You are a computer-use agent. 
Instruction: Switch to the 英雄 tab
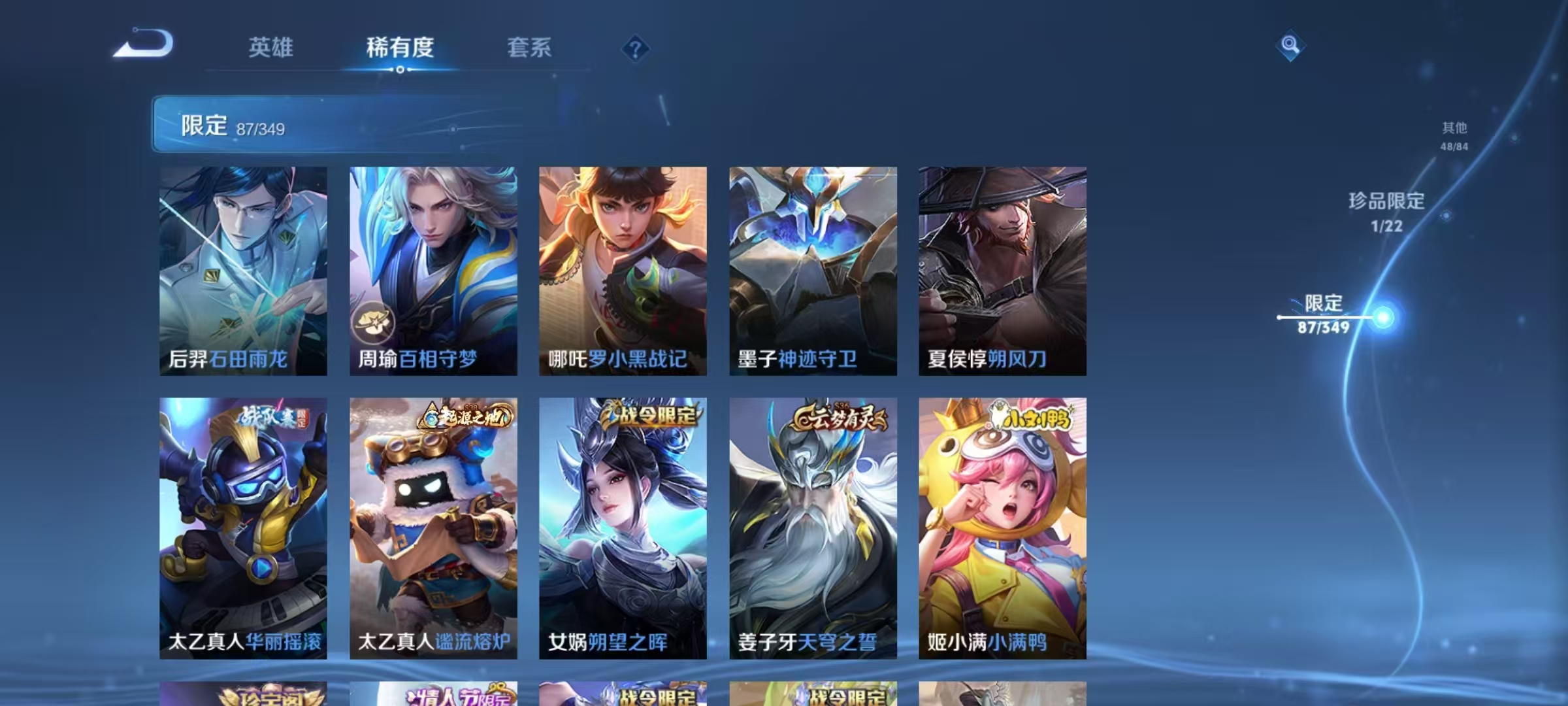272,48
